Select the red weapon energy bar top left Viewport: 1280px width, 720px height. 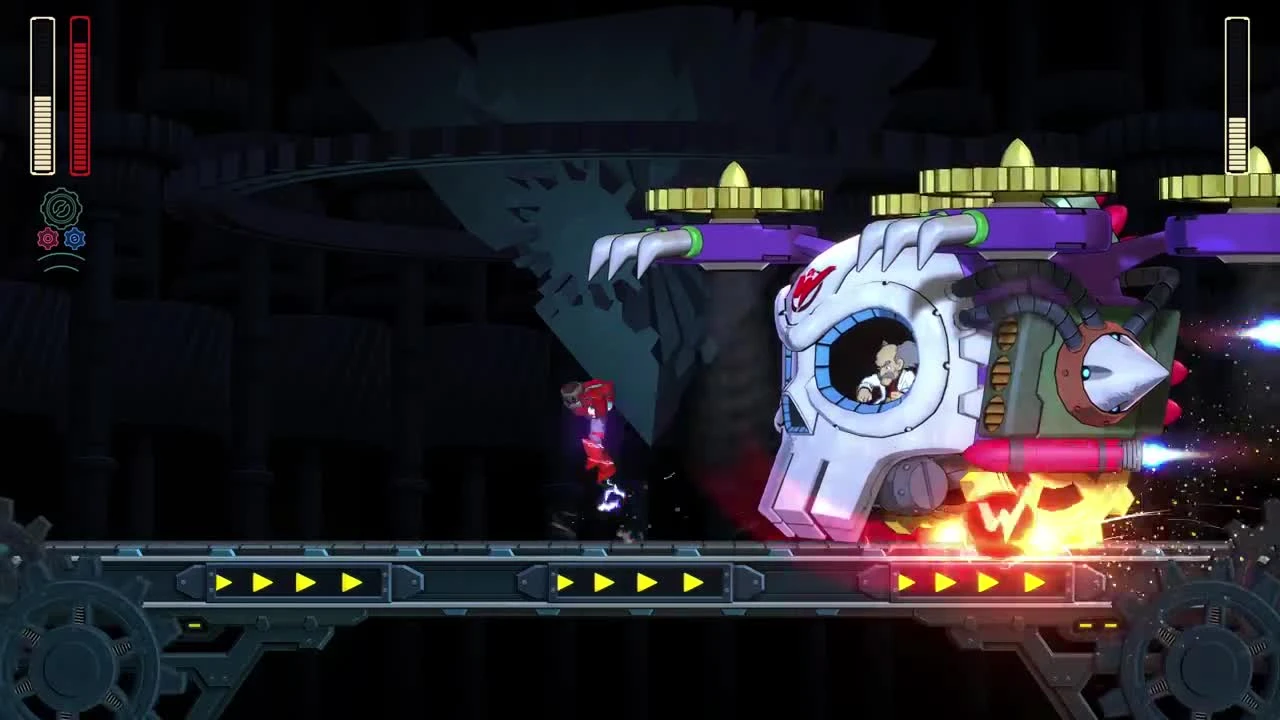tap(78, 95)
